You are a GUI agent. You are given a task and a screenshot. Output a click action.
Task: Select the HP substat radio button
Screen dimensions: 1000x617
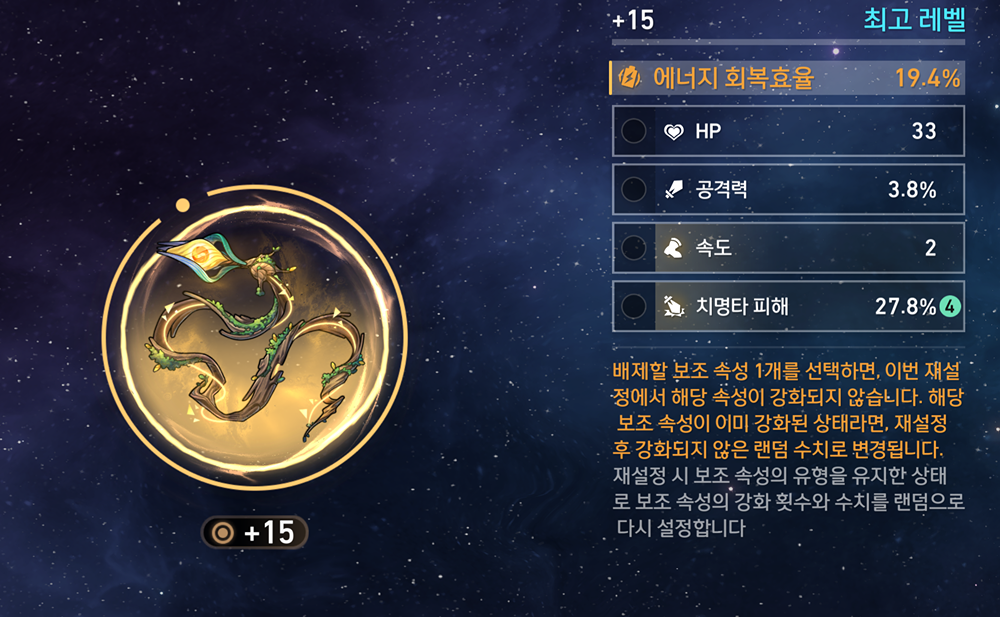point(633,131)
